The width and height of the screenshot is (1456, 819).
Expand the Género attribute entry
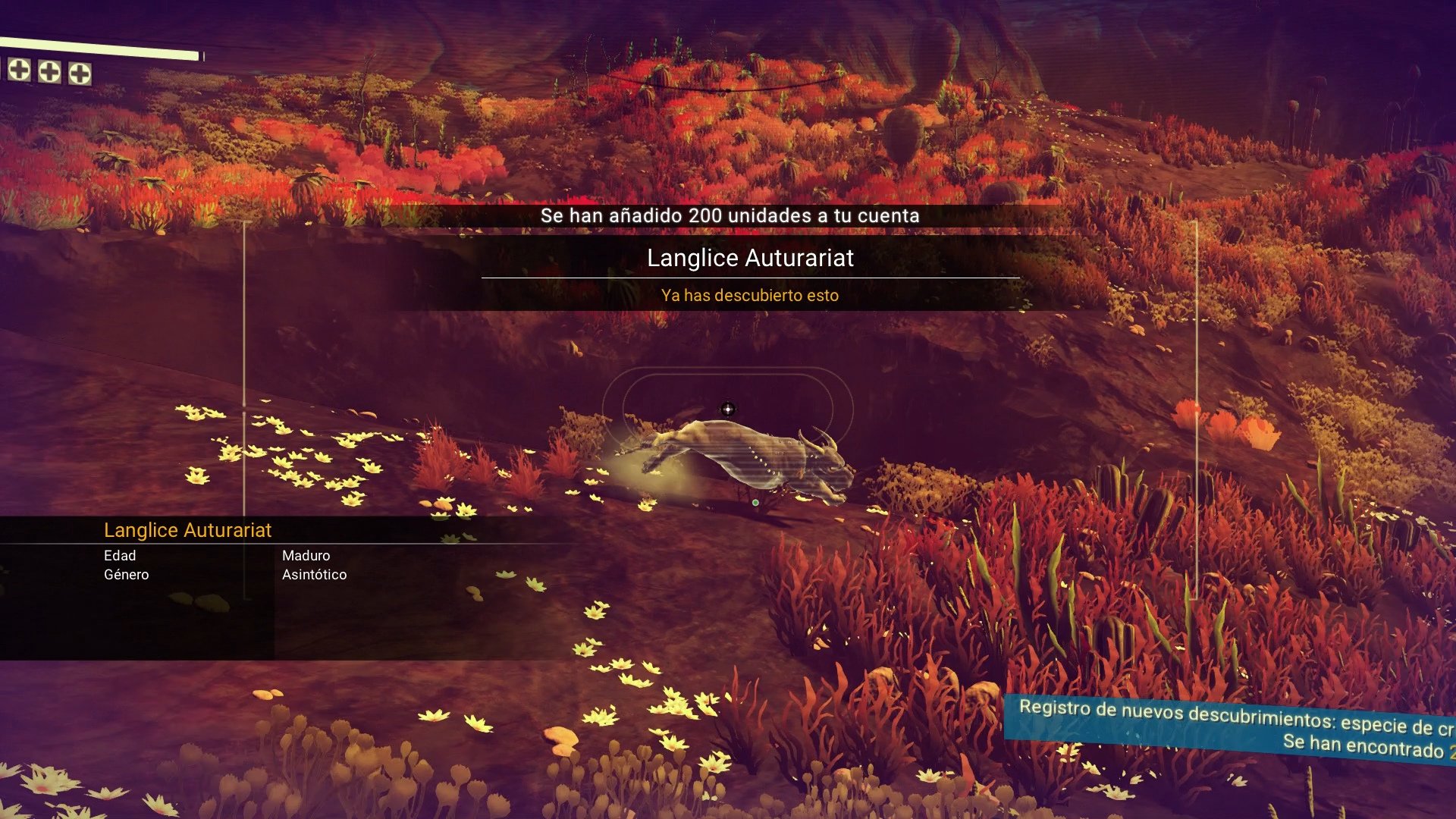[126, 574]
